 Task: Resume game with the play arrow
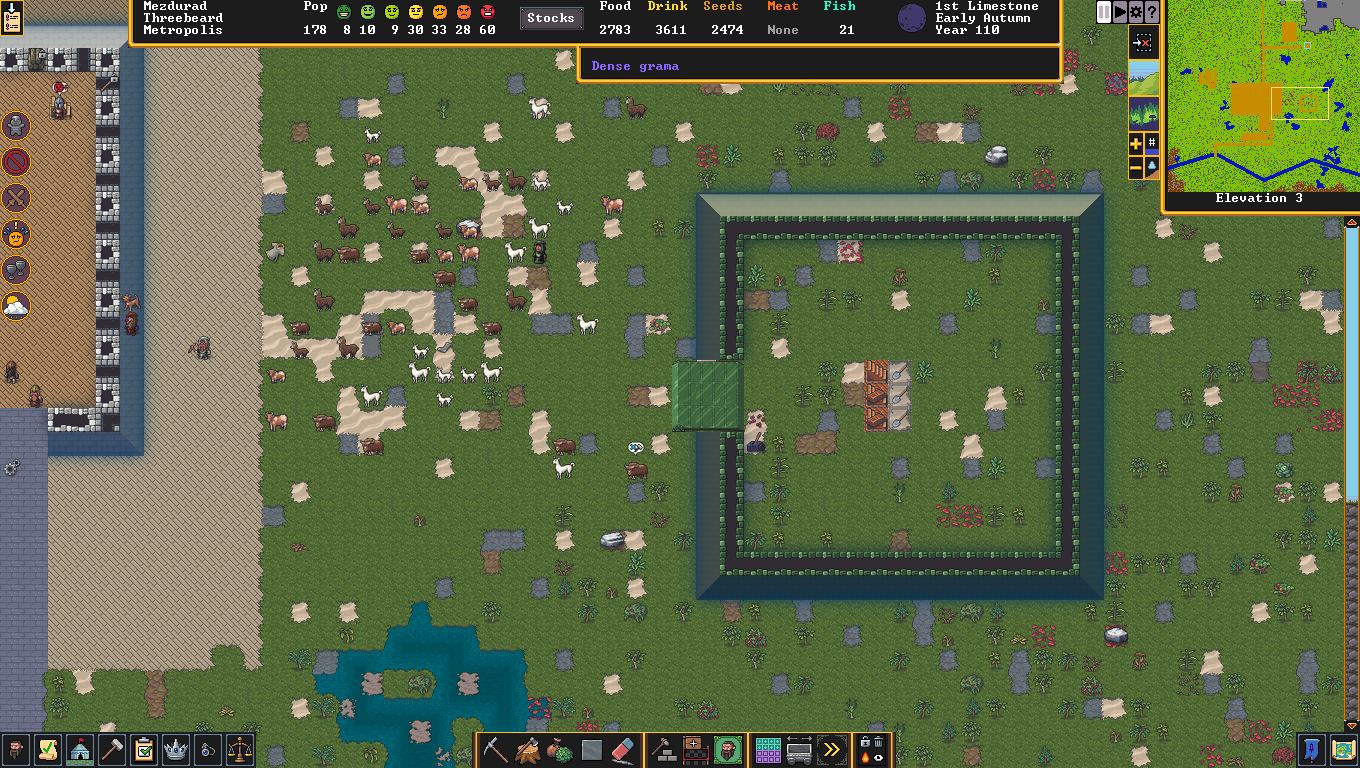click(1120, 12)
